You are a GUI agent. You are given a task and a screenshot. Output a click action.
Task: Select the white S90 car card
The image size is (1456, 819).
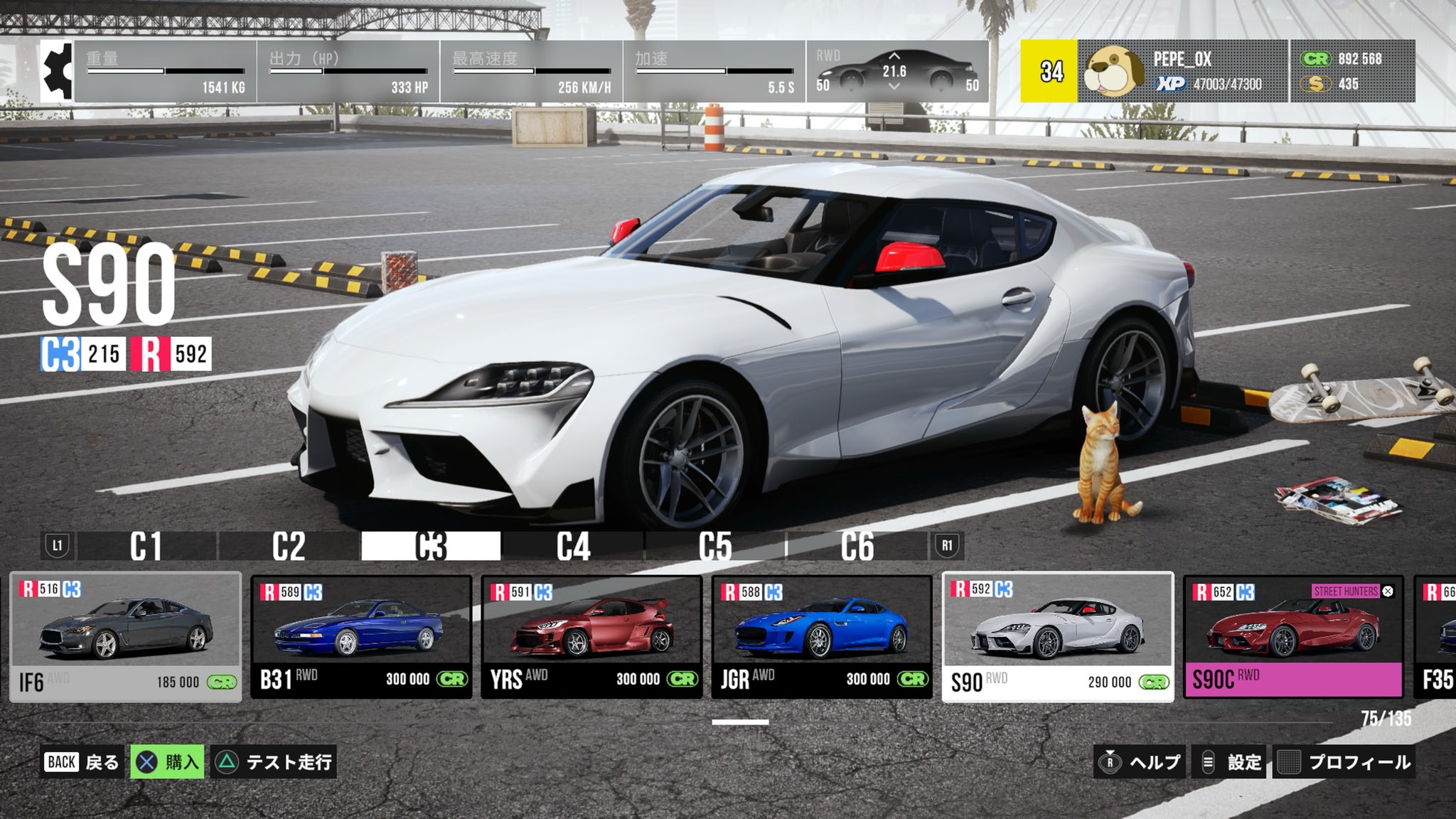coord(1058,637)
